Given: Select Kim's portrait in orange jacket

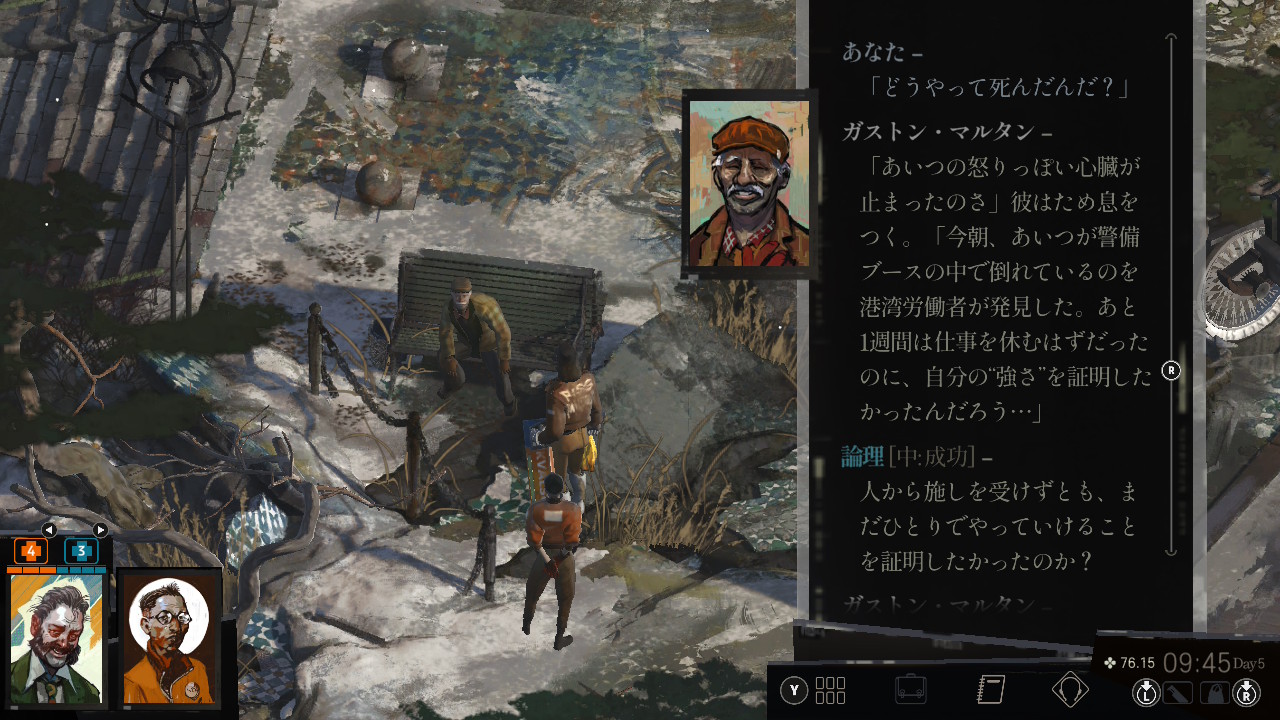Looking at the screenshot, I should click(168, 638).
